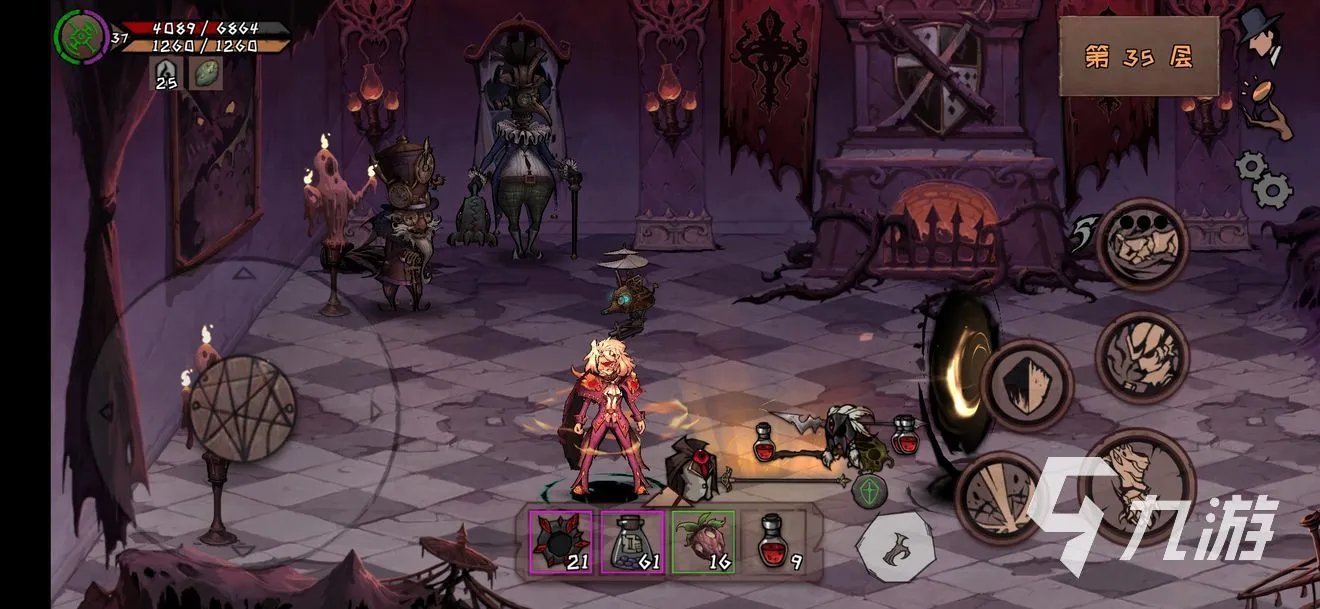Select the jar of blue pills
1320x609 pixels.
631,541
